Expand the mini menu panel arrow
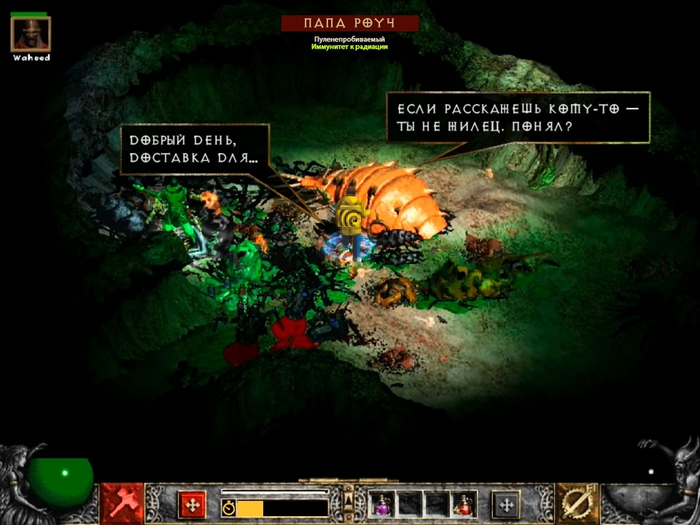This screenshot has width=700, height=525. 348,498
